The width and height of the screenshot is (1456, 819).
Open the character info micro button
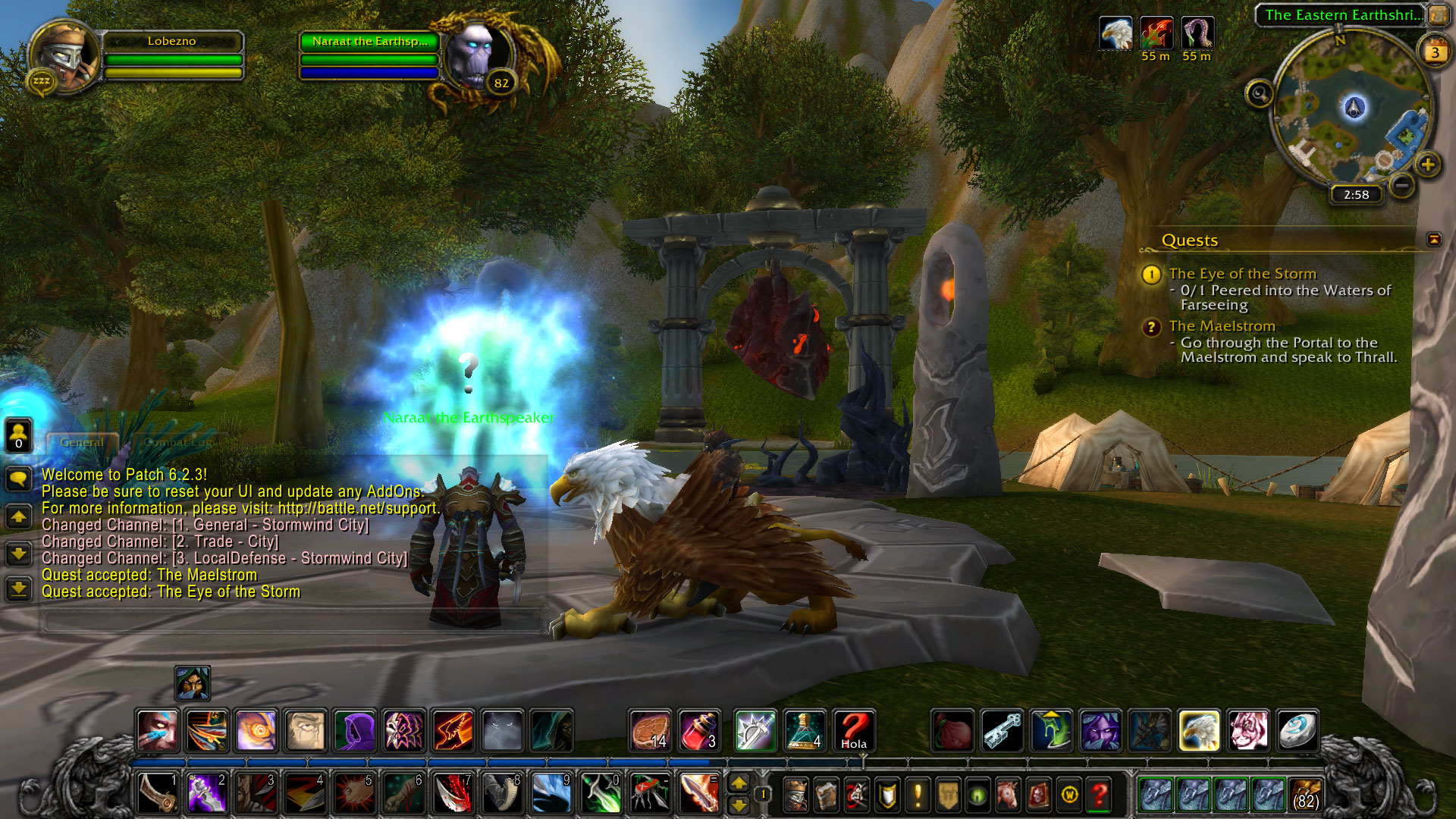tap(795, 795)
